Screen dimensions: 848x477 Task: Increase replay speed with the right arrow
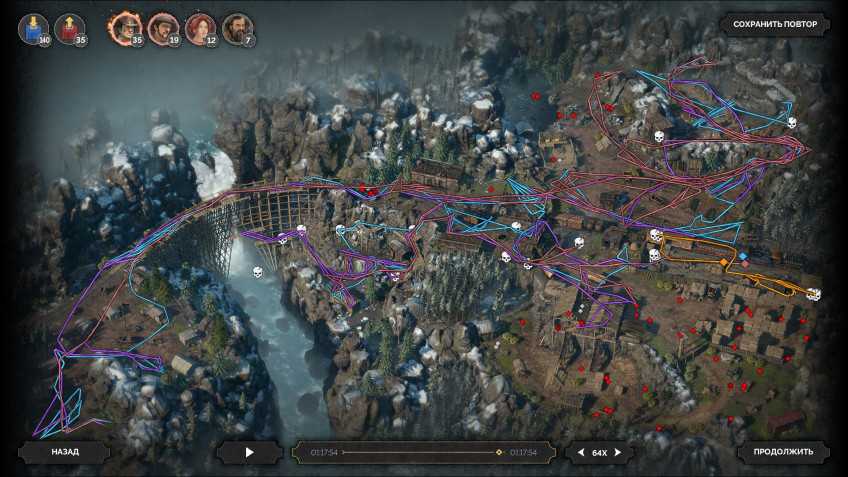pyautogui.click(x=619, y=453)
